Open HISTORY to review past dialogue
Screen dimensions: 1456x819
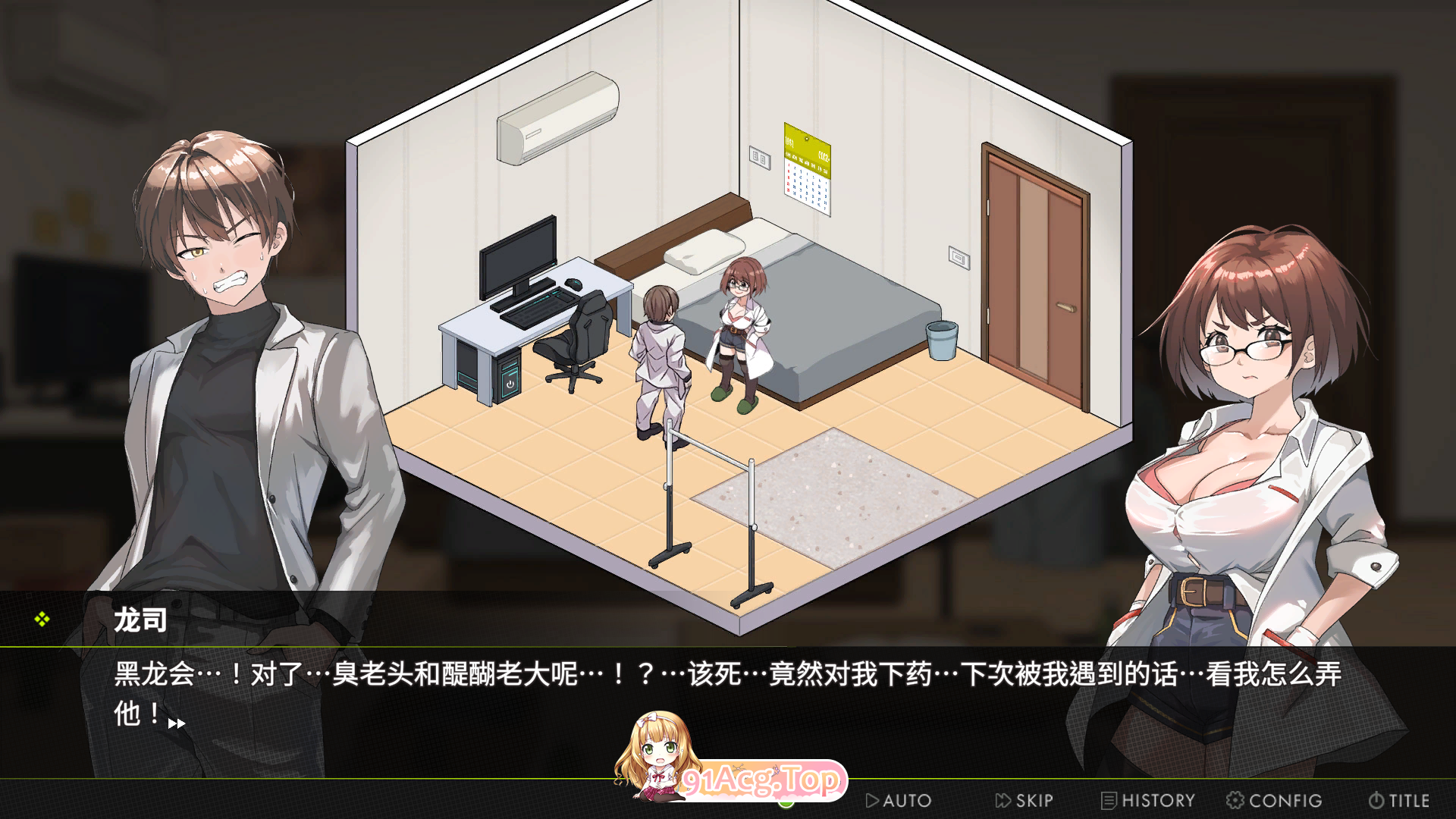point(1153,800)
